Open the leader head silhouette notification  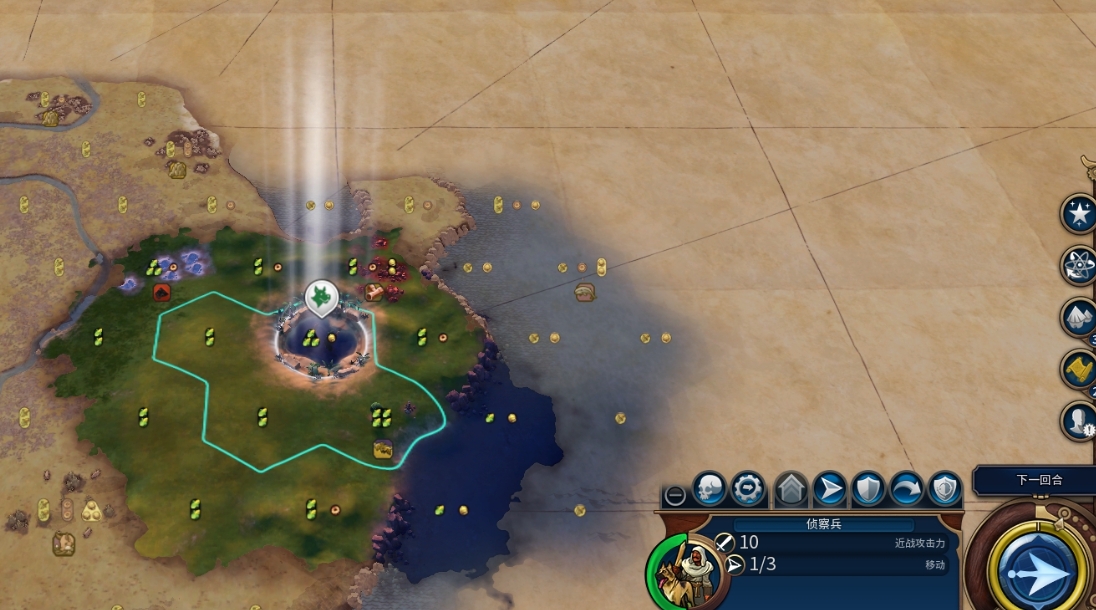(1079, 421)
